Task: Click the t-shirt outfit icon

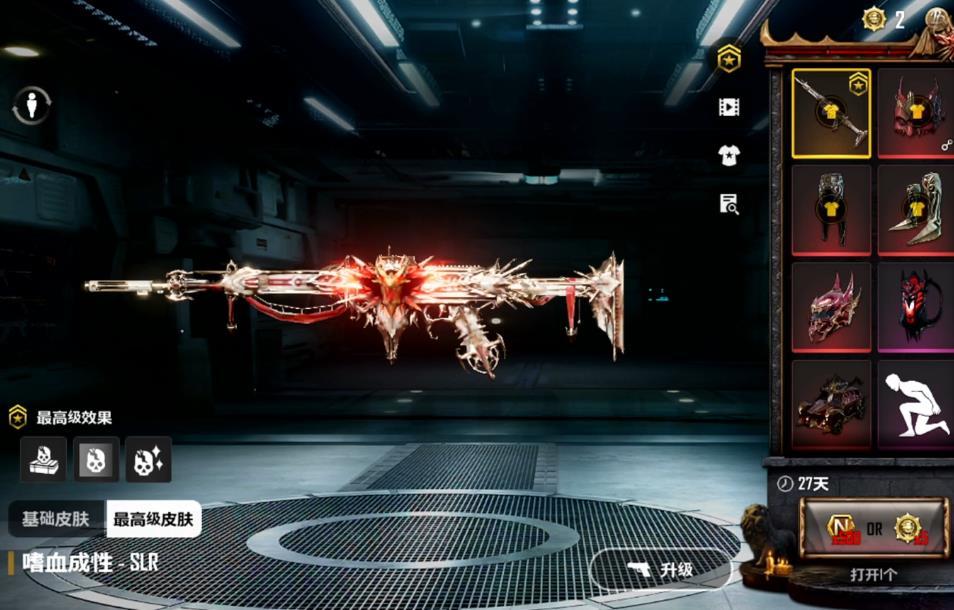Action: coord(729,155)
